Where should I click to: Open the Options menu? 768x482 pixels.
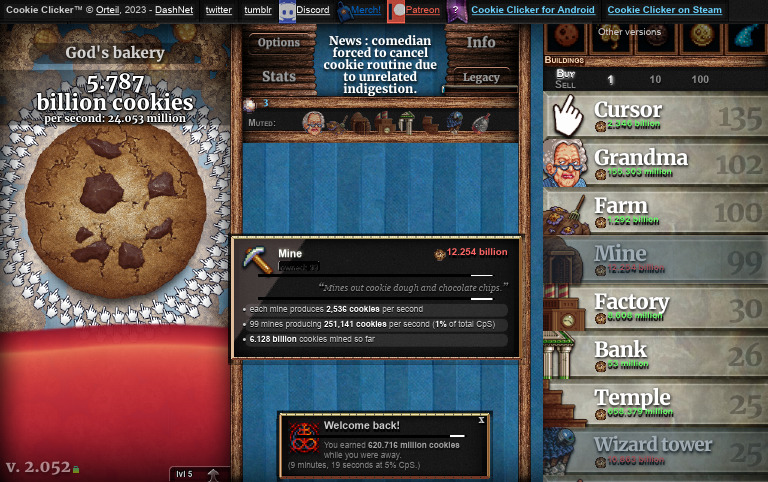[x=278, y=43]
